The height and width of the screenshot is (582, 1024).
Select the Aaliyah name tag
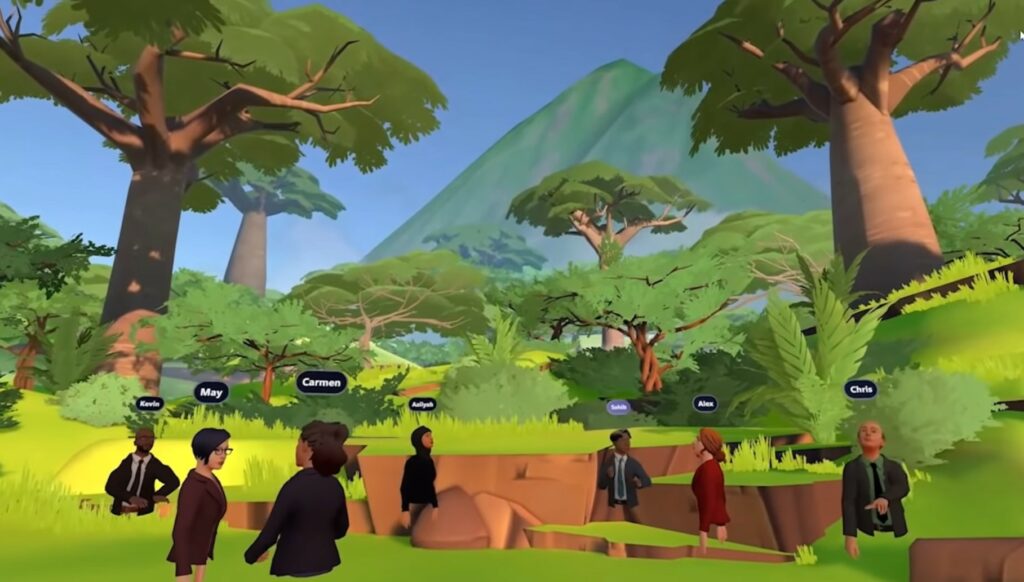click(422, 404)
